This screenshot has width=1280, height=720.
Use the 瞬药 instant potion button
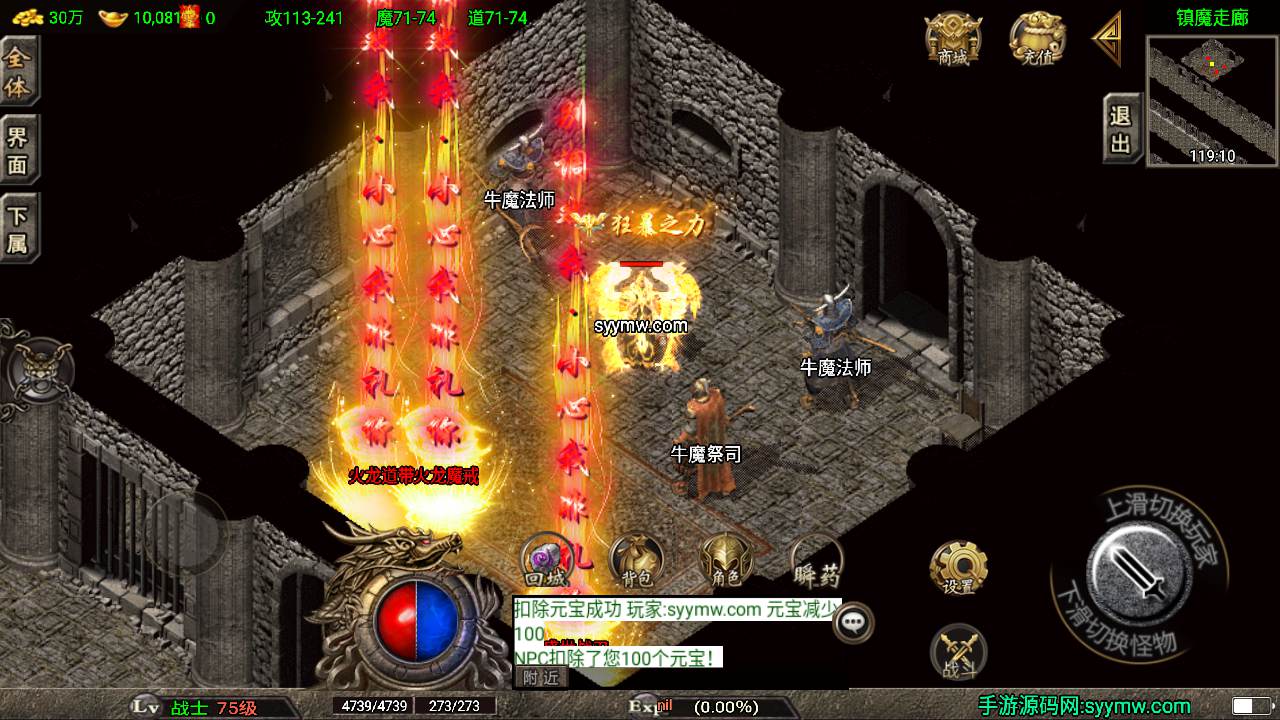tap(816, 561)
